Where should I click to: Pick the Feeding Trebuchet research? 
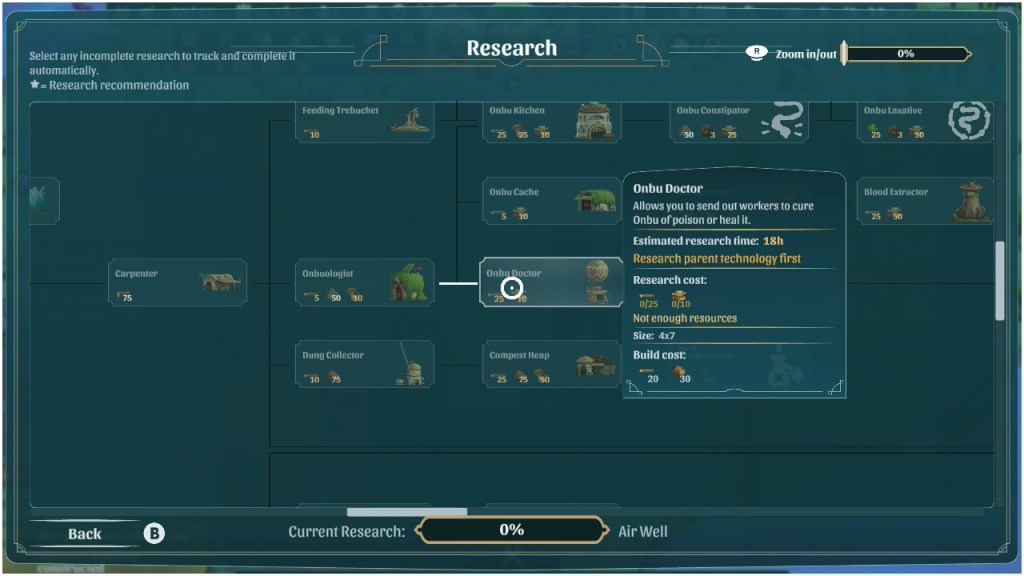coord(366,121)
